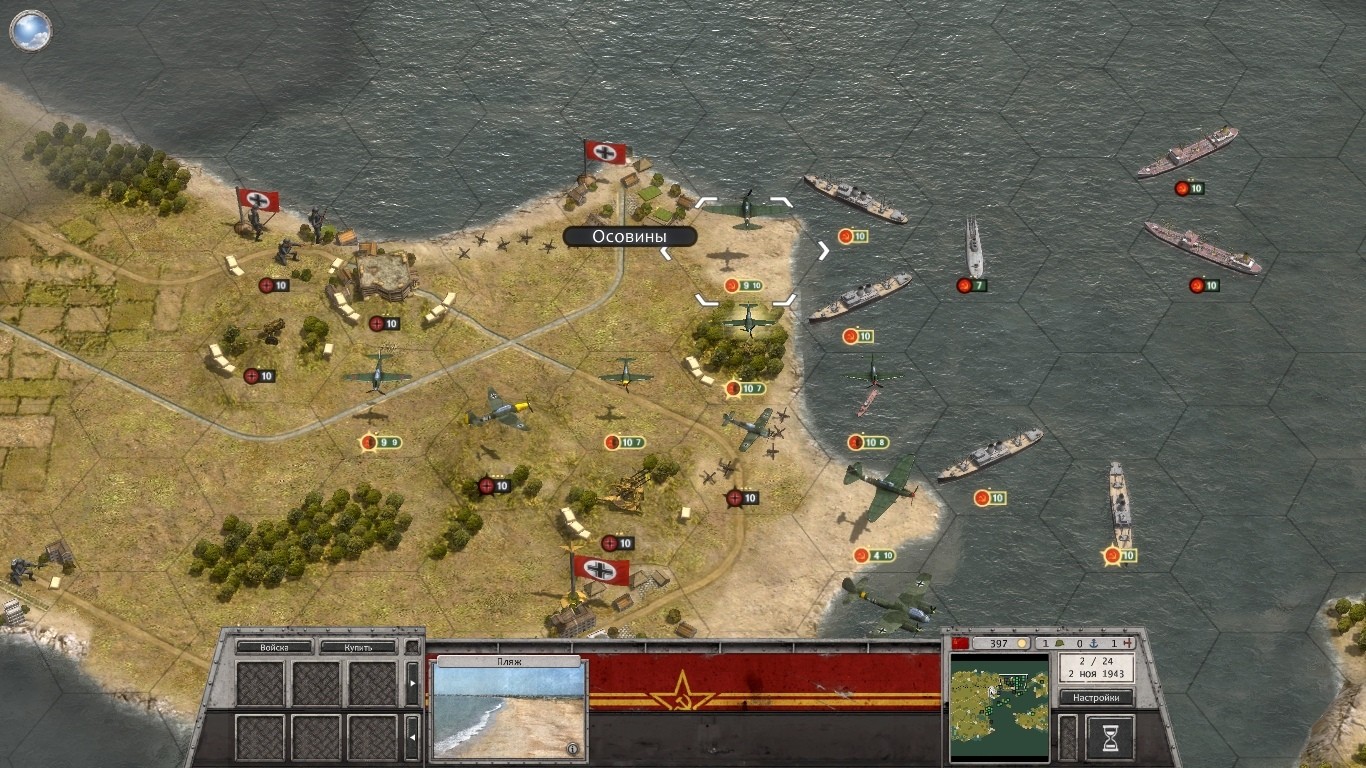Screen dimensions: 1366x768
Task: Open terrain info on the Пляж picture
Action: pyautogui.click(x=572, y=748)
